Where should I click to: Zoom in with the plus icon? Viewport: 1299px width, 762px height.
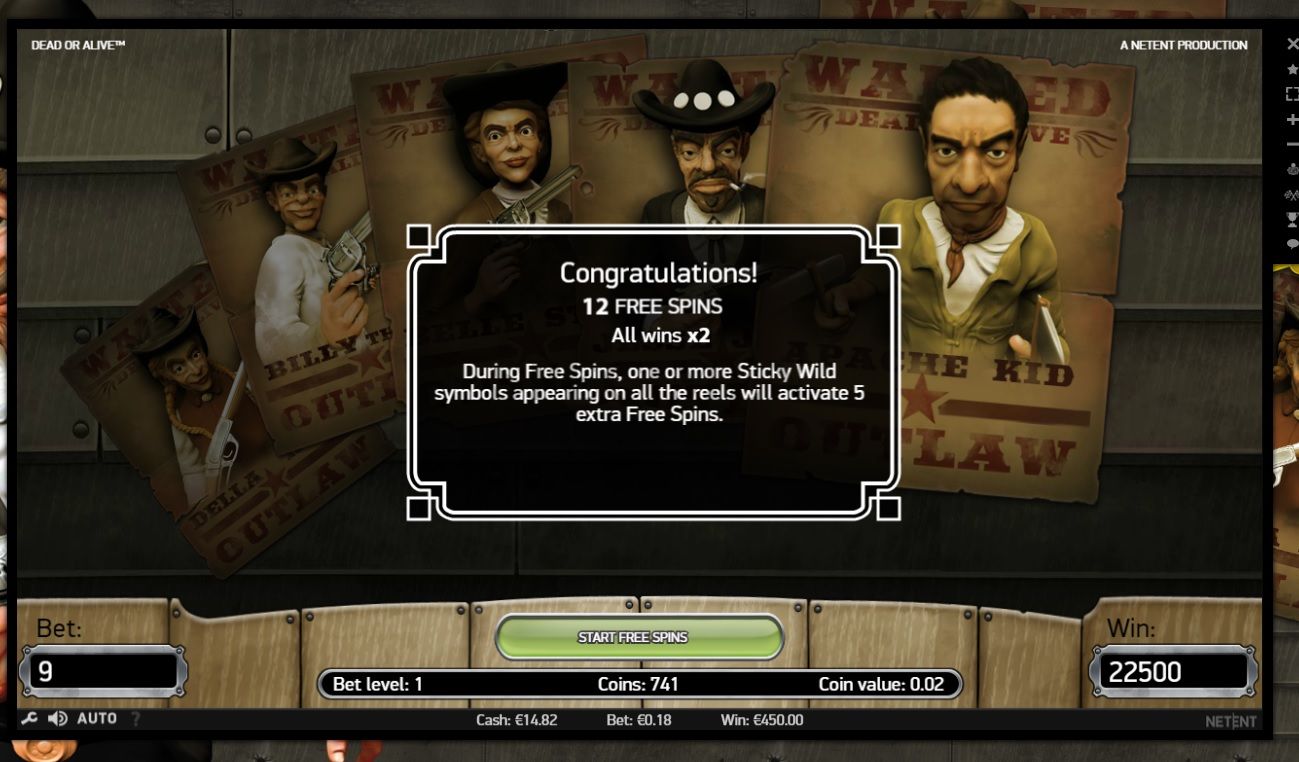[1292, 119]
